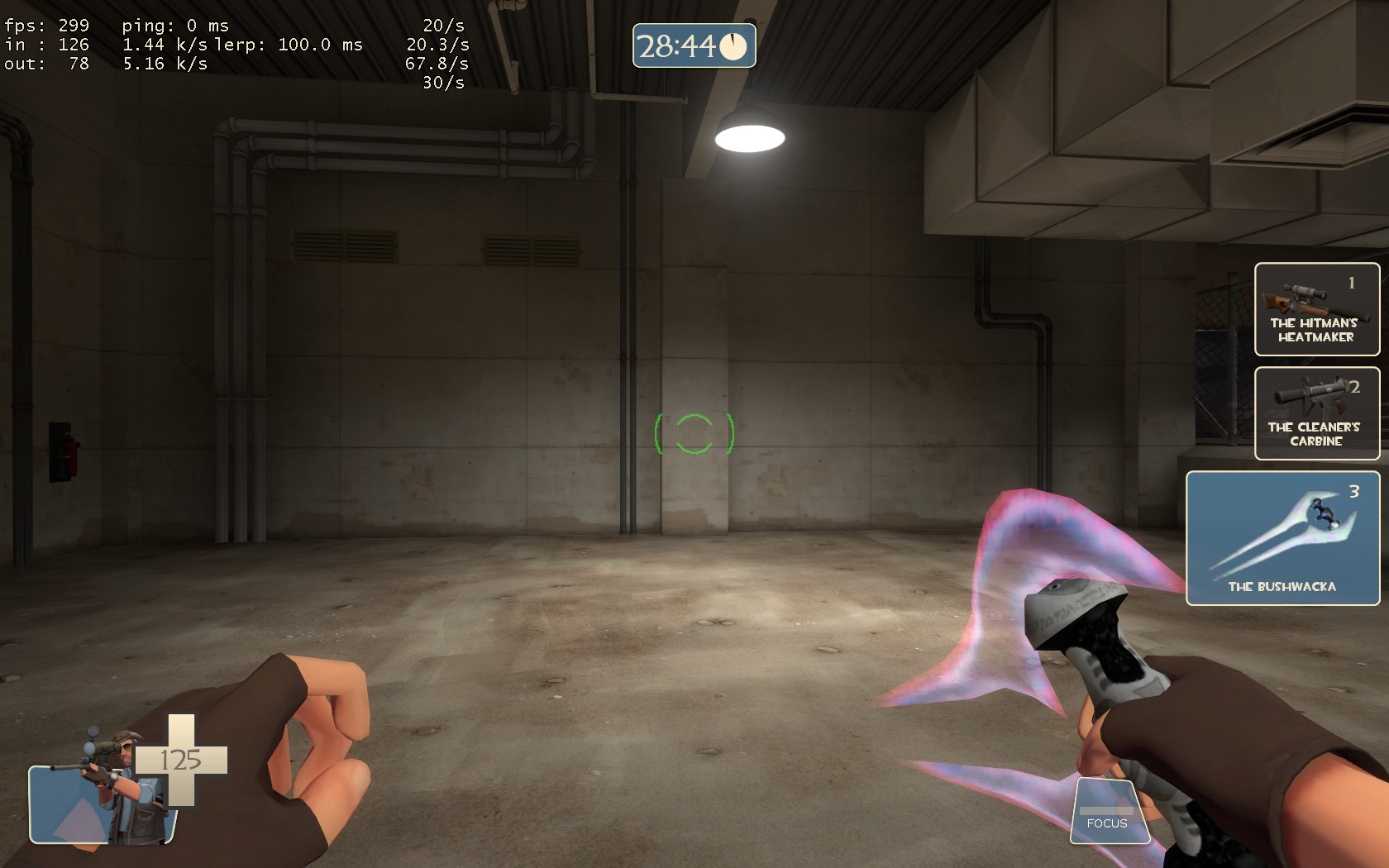
Task: Click THE BUSHWACKA label text
Action: point(1283,587)
